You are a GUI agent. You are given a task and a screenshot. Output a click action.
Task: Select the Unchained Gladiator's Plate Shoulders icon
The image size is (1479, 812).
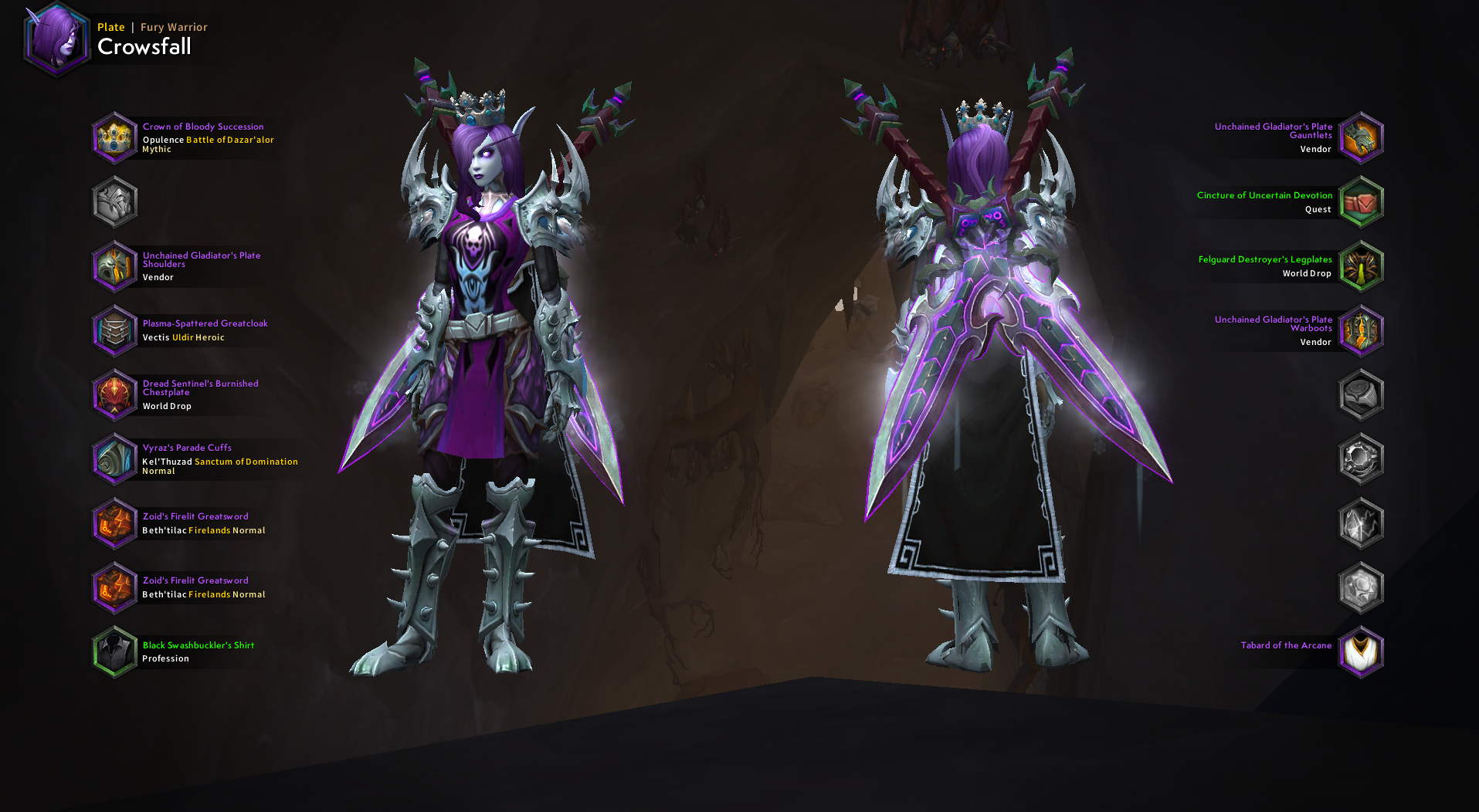click(114, 266)
